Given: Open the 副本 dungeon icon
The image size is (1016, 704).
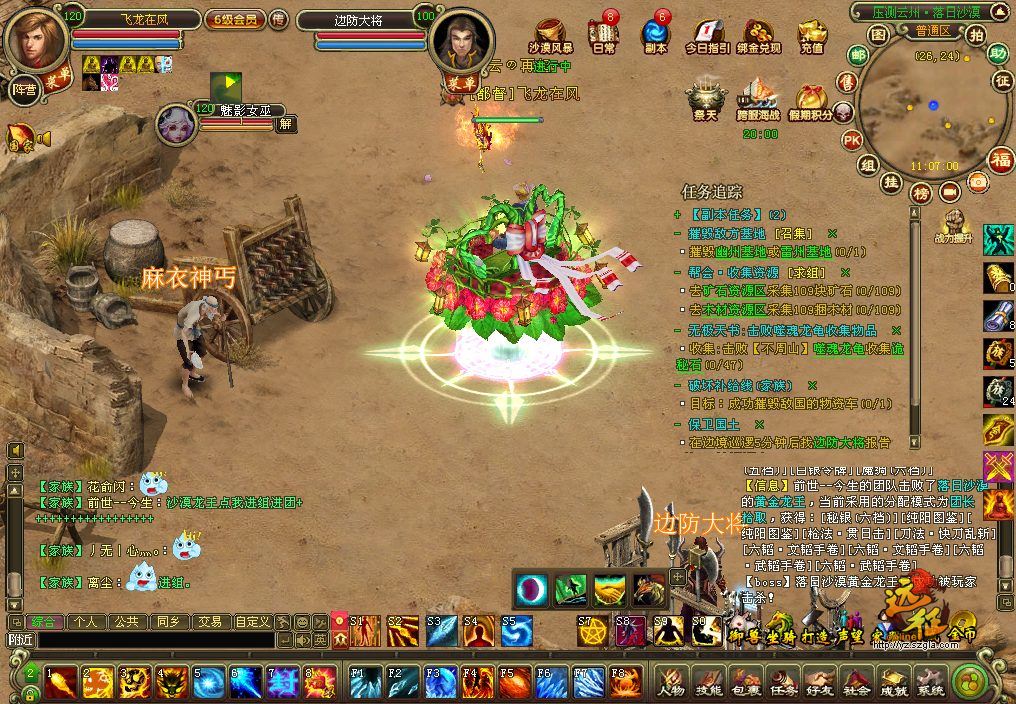Looking at the screenshot, I should coord(655,35).
